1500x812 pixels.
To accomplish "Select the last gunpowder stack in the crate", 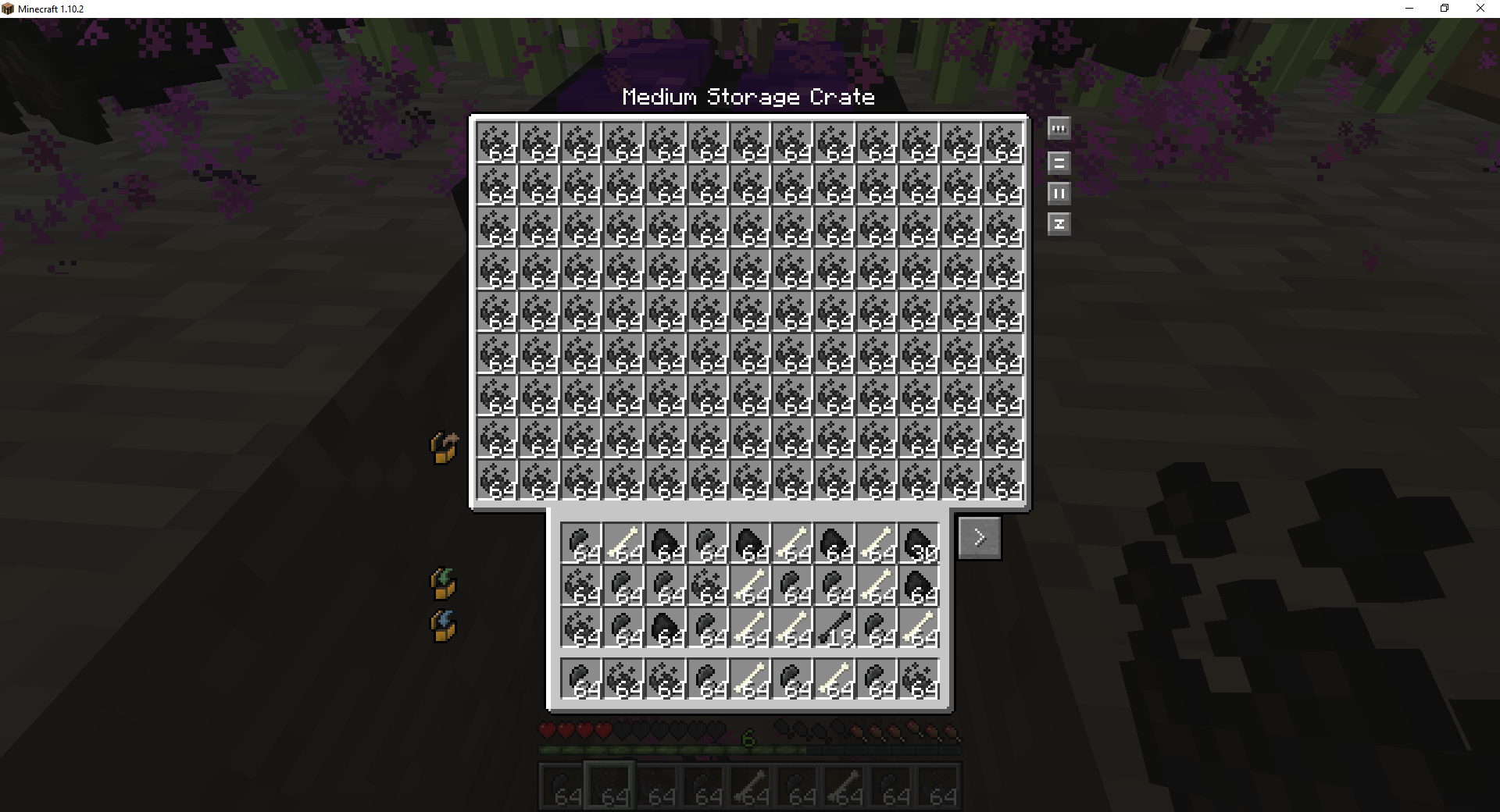I will (1004, 480).
